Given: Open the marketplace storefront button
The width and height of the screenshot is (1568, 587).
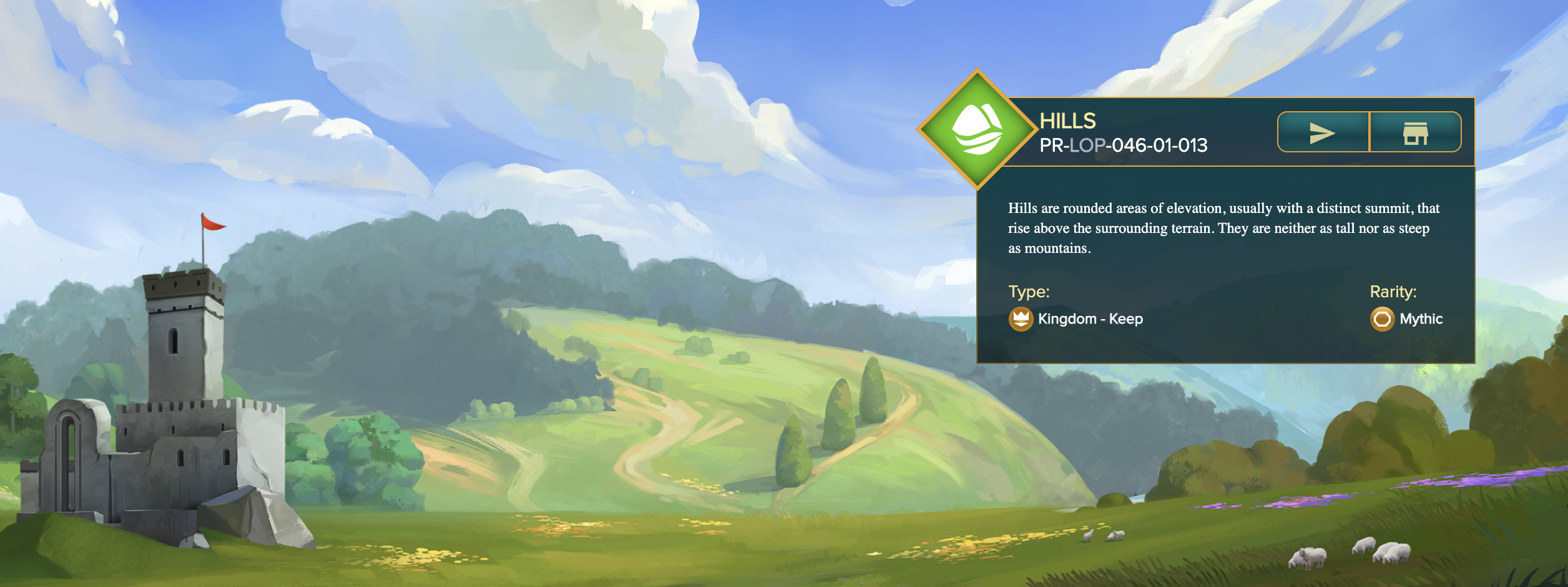Looking at the screenshot, I should [x=1415, y=132].
